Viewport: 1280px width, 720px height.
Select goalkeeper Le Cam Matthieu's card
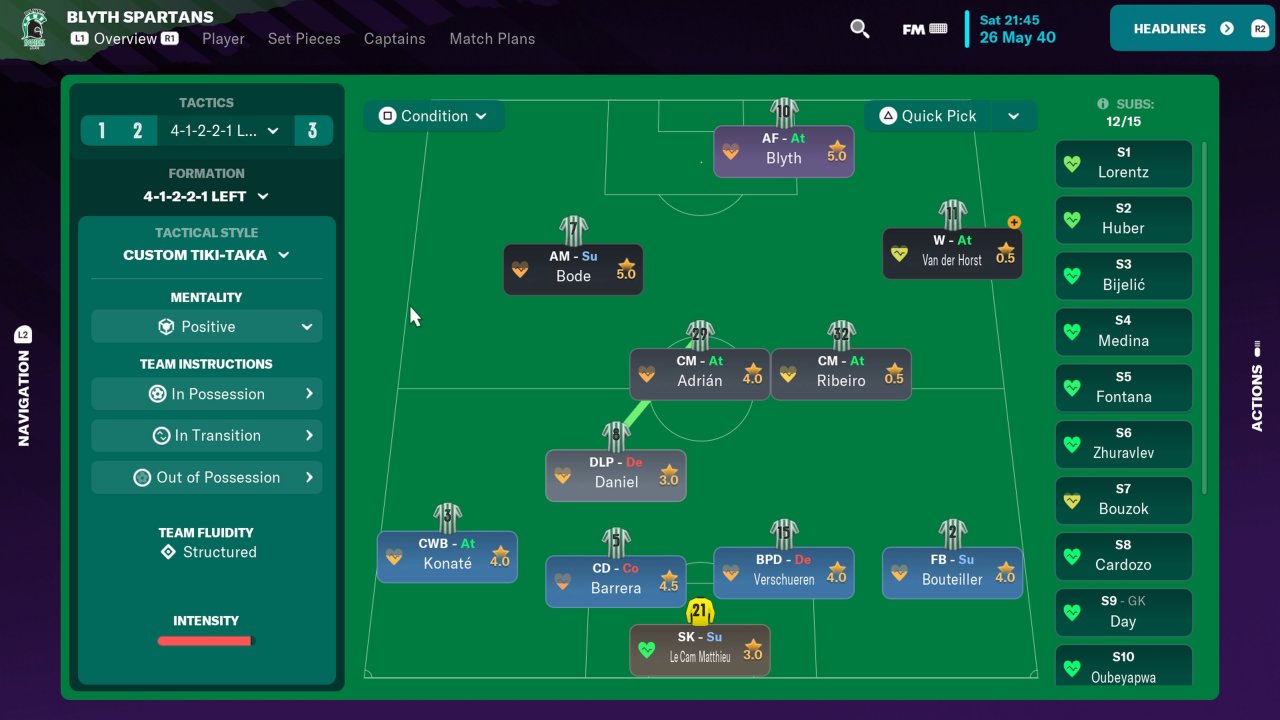click(700, 649)
